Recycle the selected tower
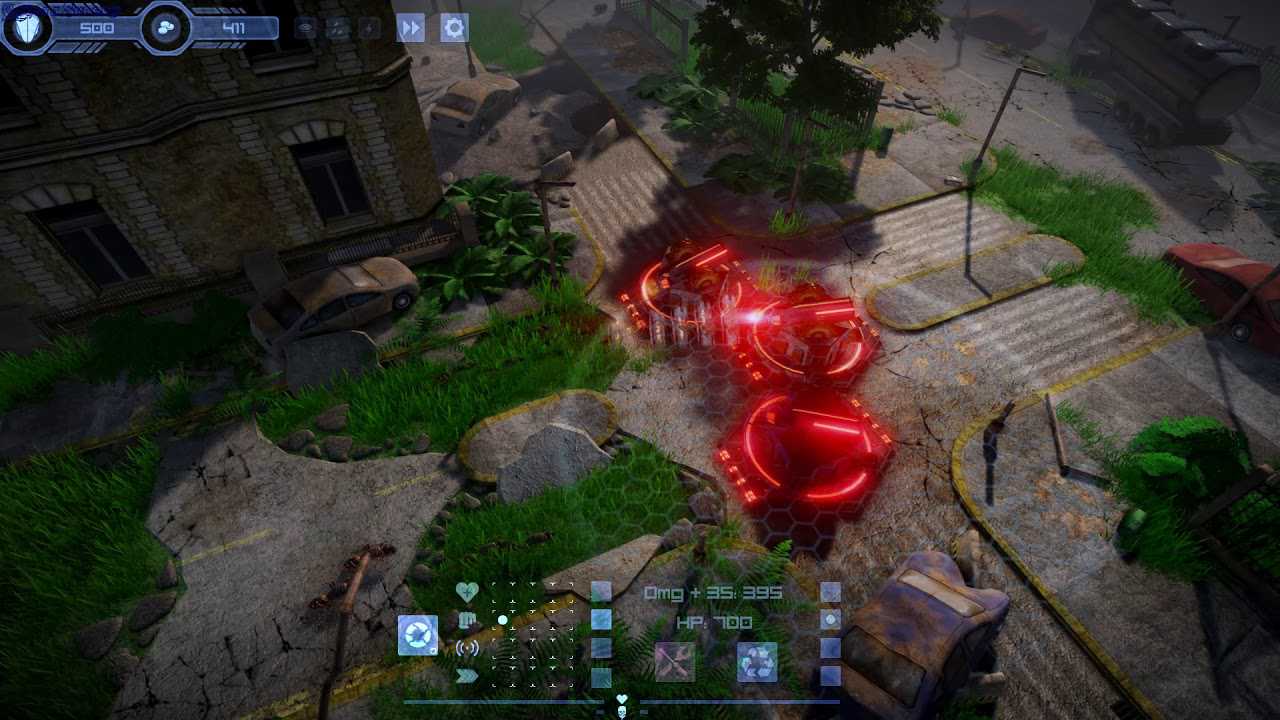Screen dimensions: 1280x720 click(x=757, y=662)
